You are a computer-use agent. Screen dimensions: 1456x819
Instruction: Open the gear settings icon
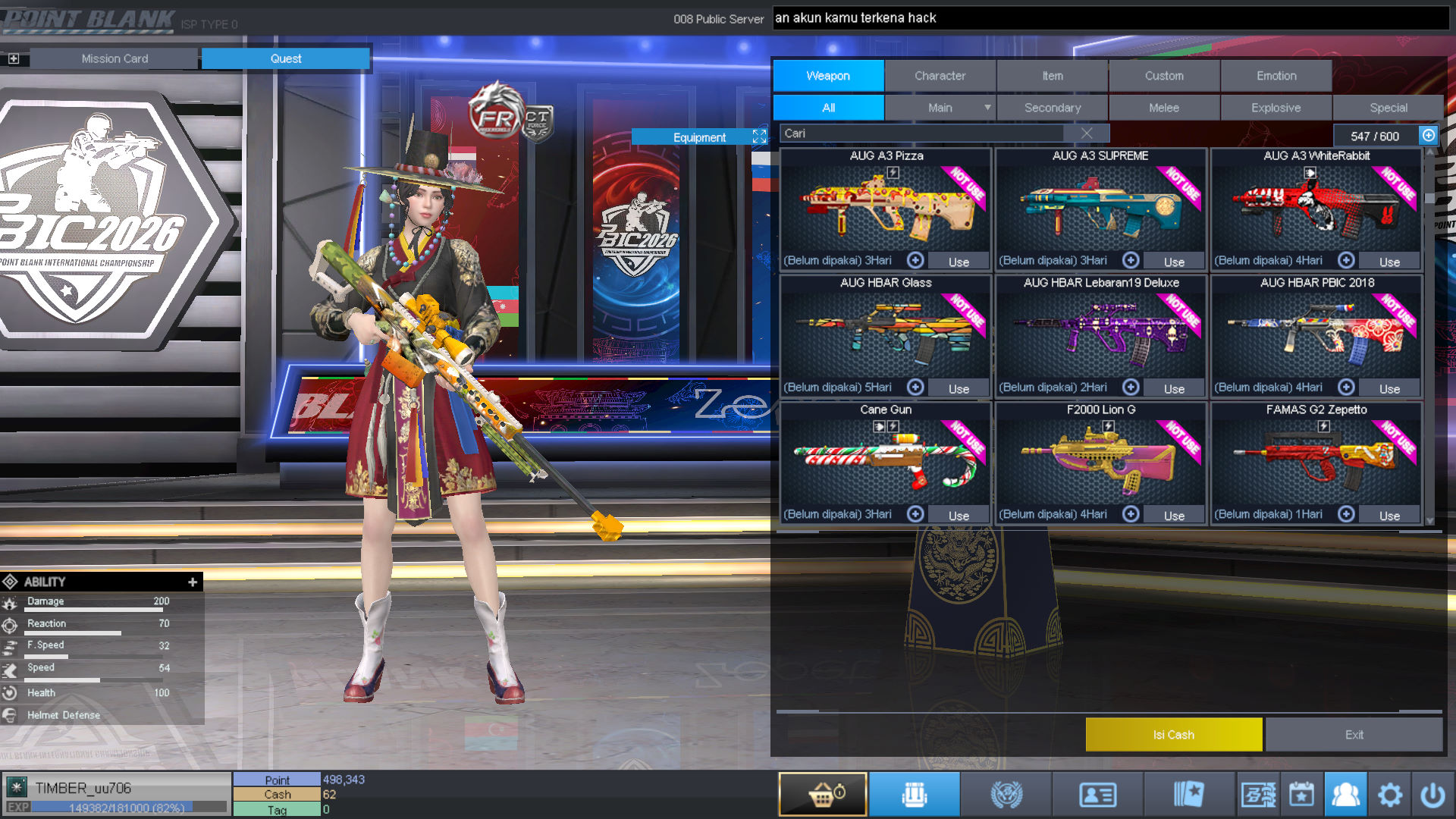tap(1389, 795)
